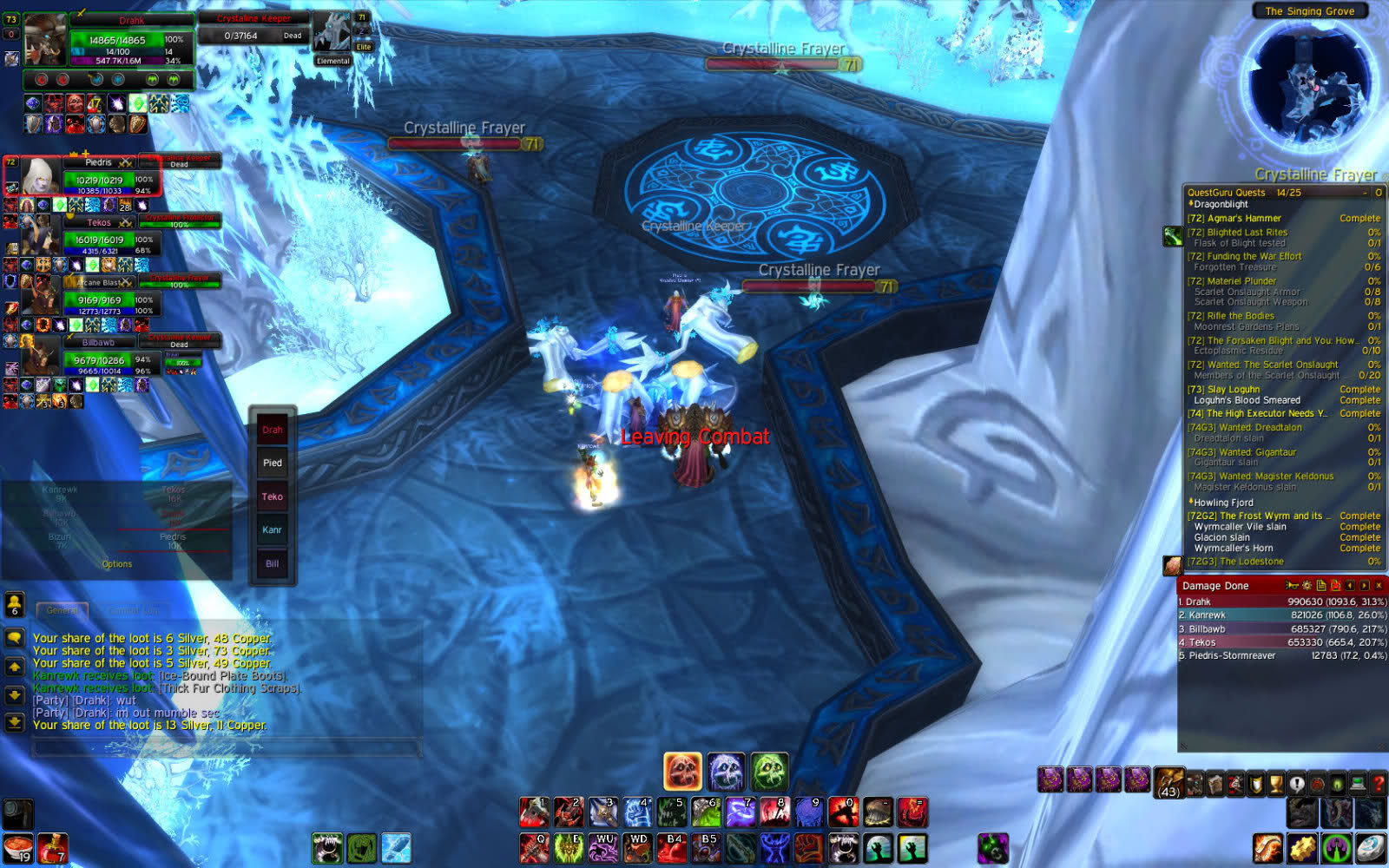Use the red potion with 7 charges
The height and width of the screenshot is (868, 1389).
[x=53, y=848]
